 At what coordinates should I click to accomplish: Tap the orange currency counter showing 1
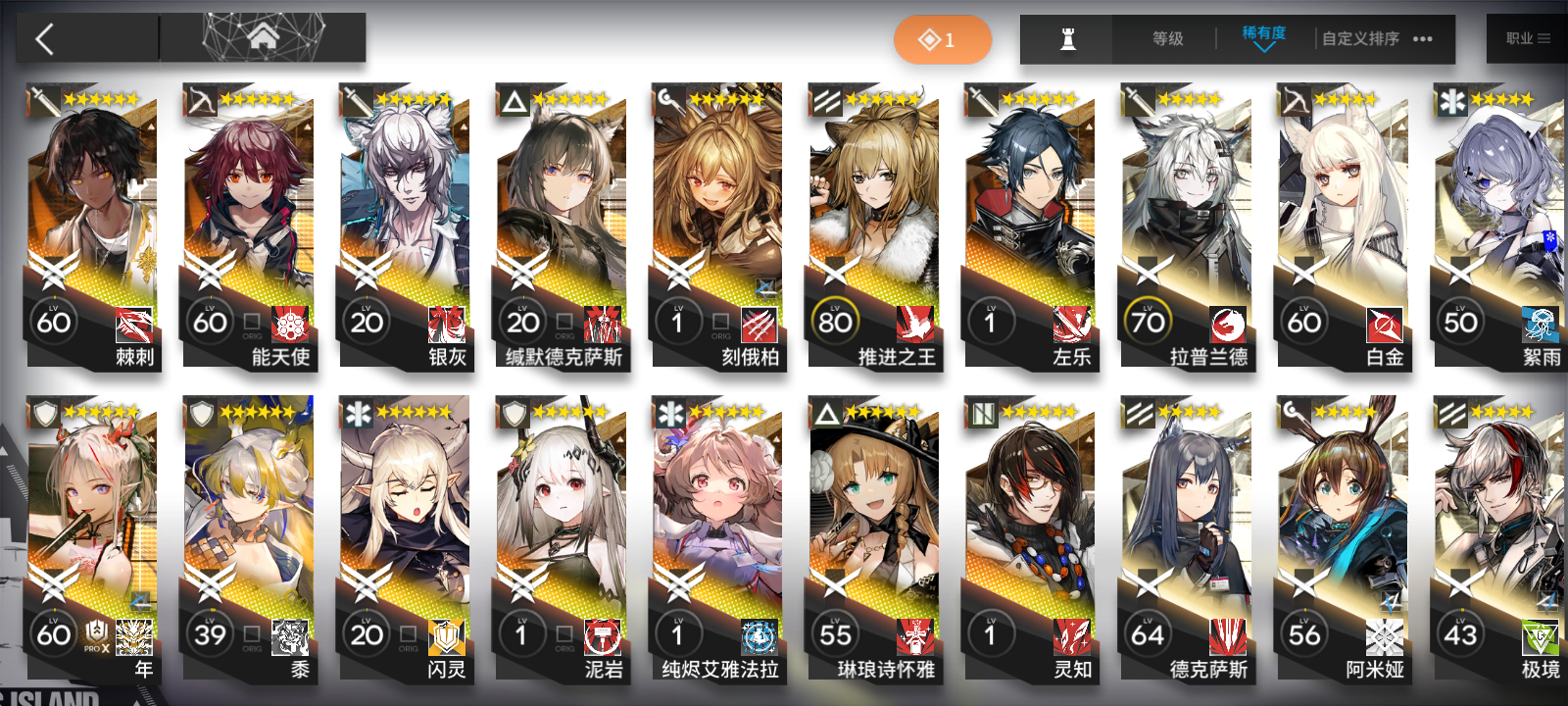943,39
